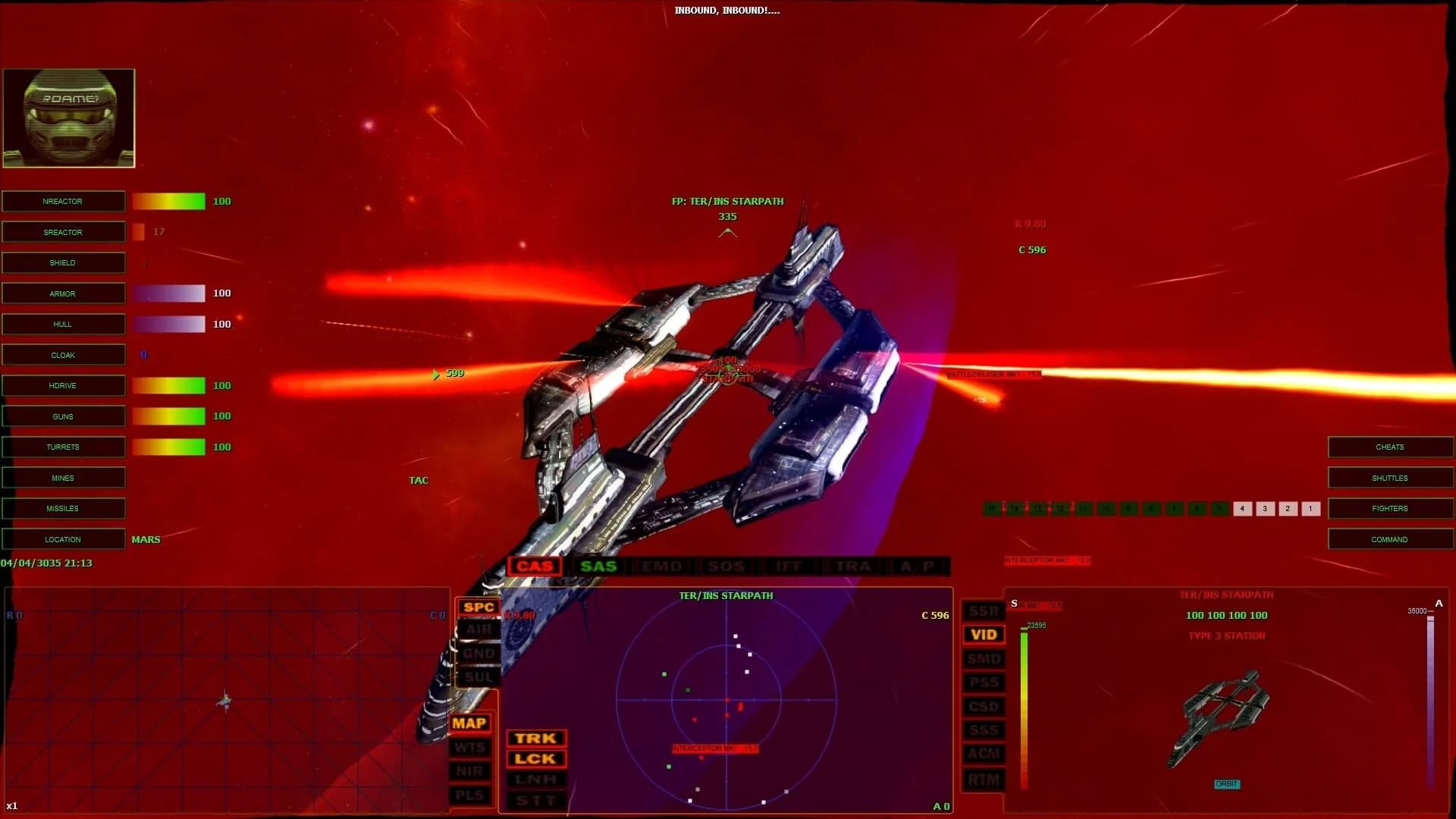
Task: Open the MAP view
Action: click(x=471, y=723)
